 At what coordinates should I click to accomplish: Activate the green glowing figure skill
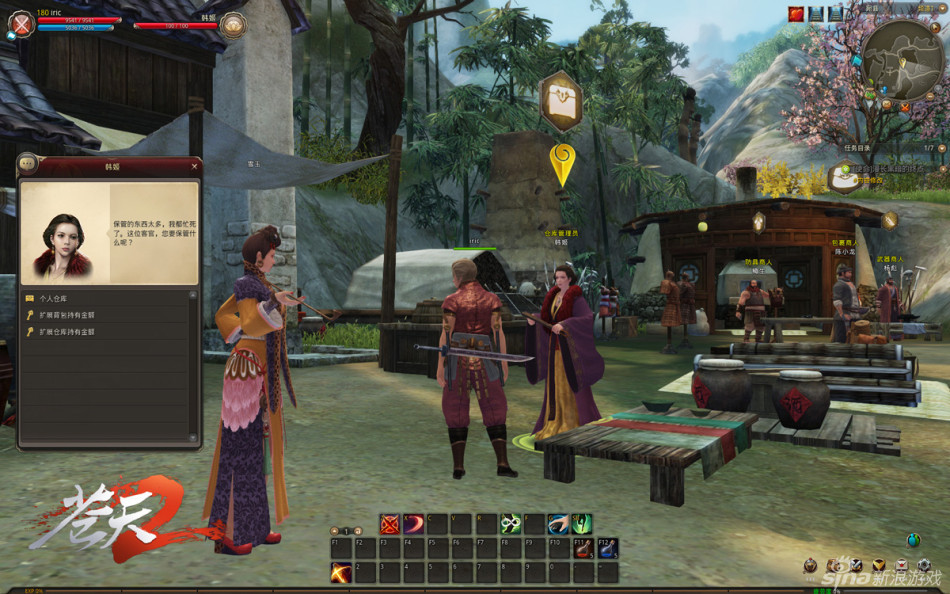coord(582,524)
